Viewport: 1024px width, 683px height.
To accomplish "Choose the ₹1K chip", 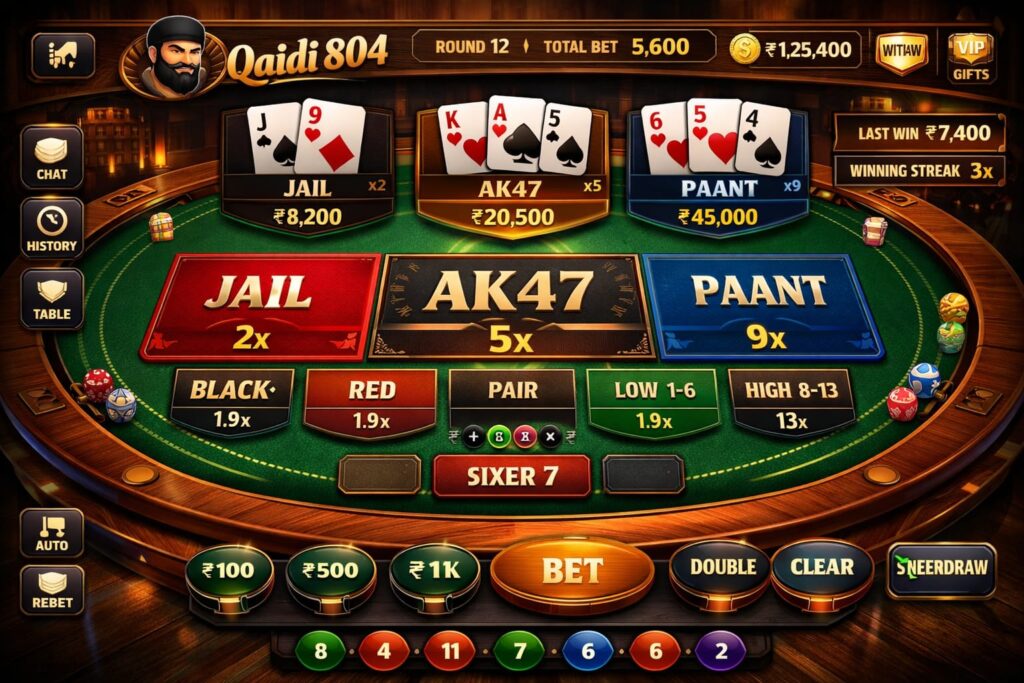I will 434,573.
